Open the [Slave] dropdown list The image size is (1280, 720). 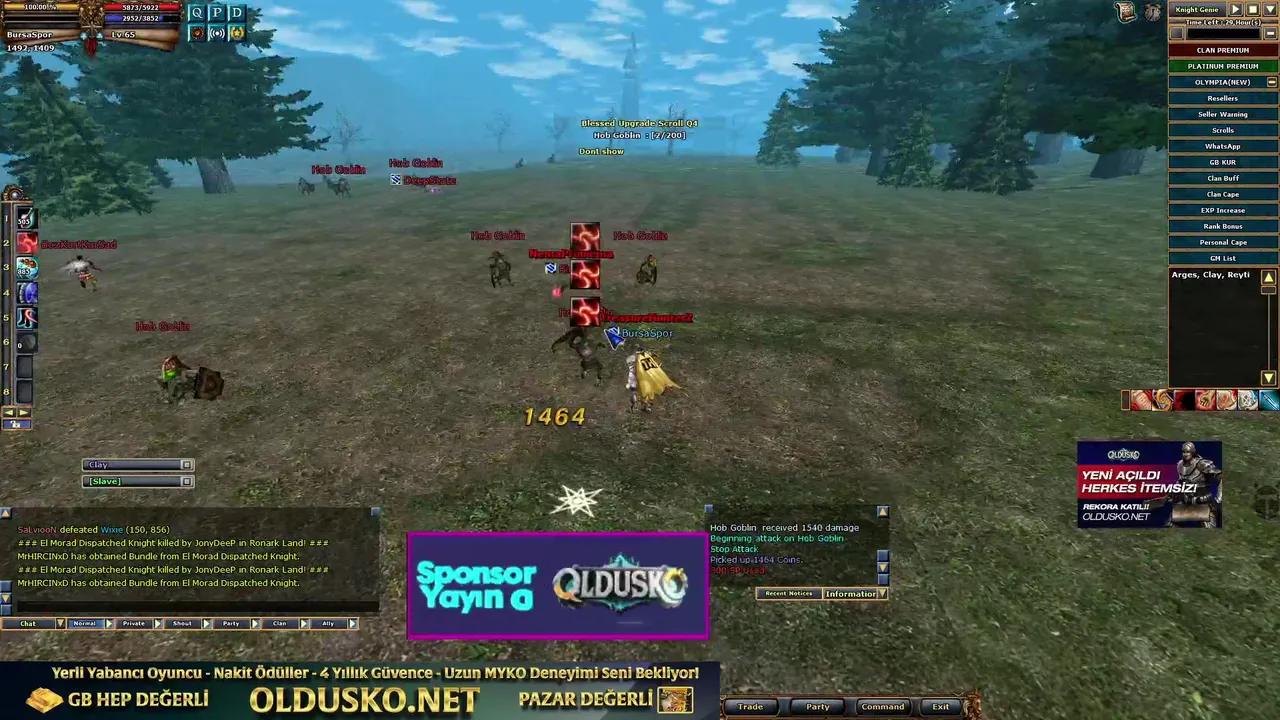point(186,481)
